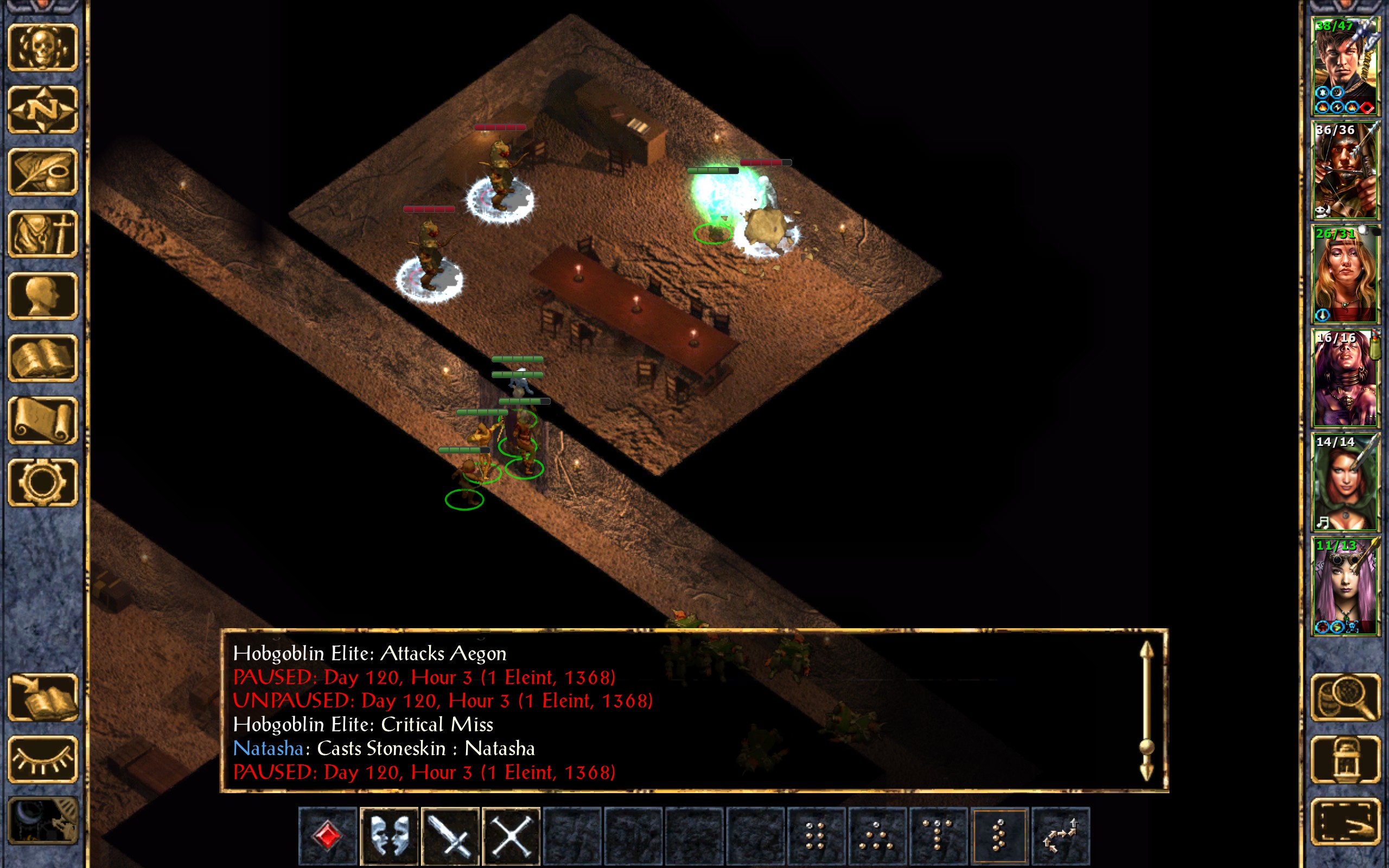
Task: Click the golden skull button
Action: pyautogui.click(x=43, y=48)
